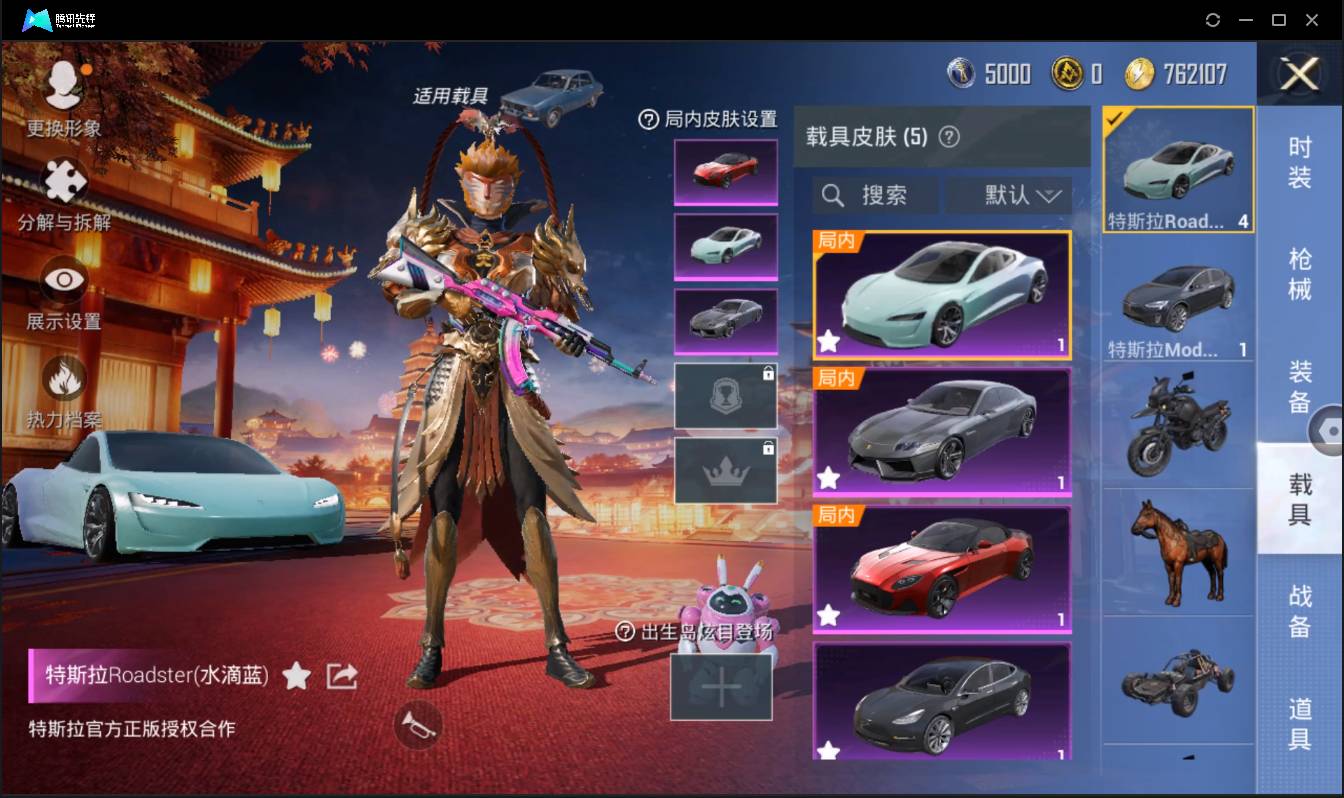This screenshot has width=1344, height=798.
Task: Click the share icon beside 特斯拉Roadster(水滴蓝)
Action: [342, 676]
